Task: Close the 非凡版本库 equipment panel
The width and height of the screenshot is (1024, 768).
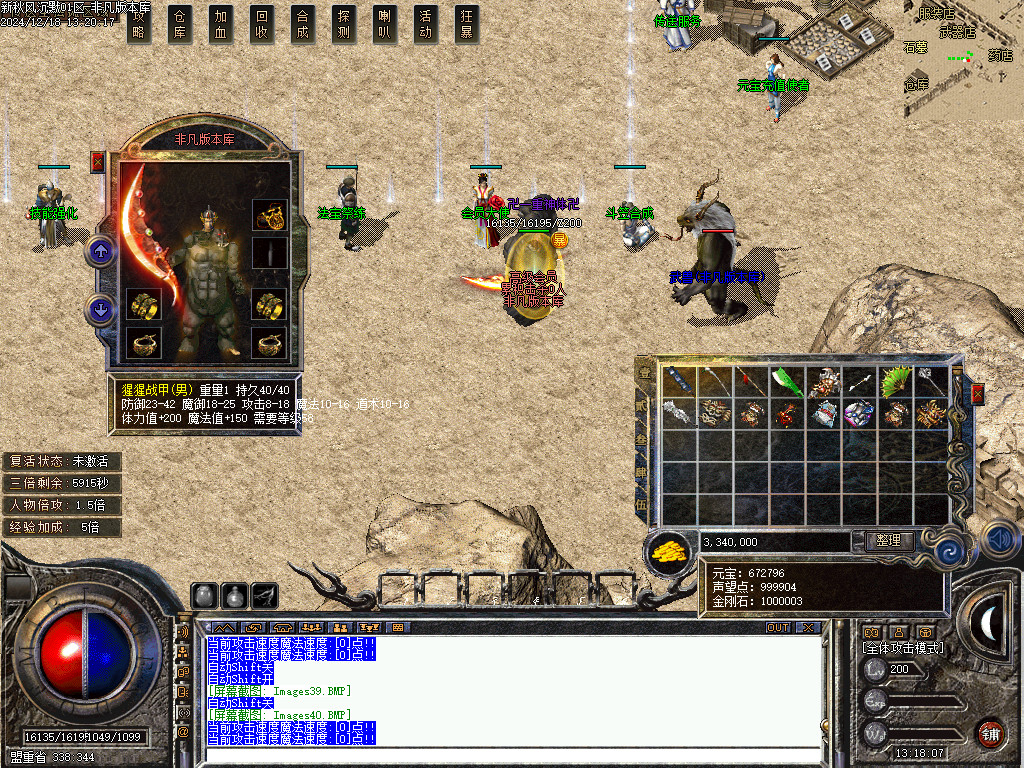Action: [97, 161]
